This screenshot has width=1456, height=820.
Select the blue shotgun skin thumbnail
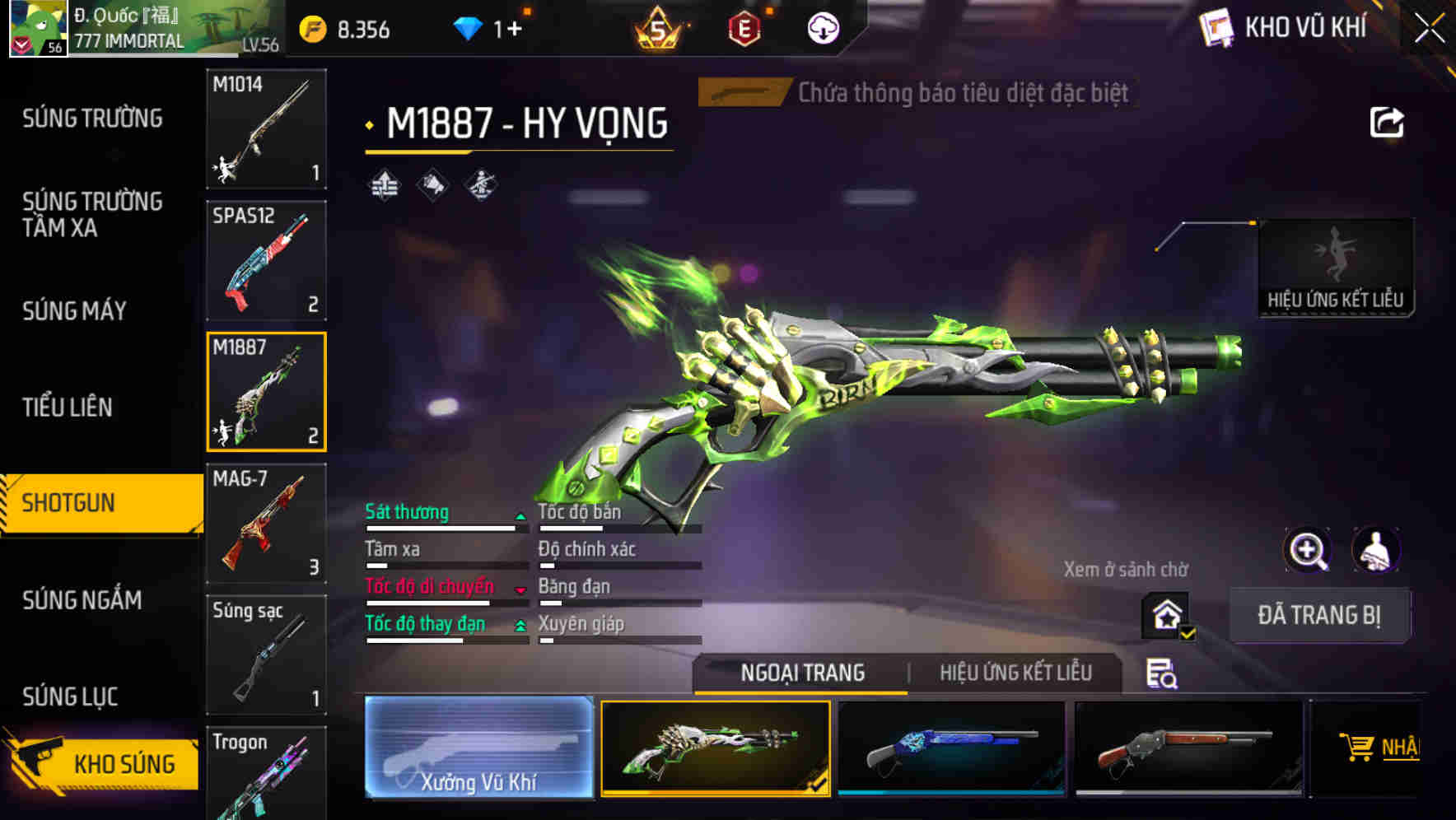pyautogui.click(x=952, y=748)
